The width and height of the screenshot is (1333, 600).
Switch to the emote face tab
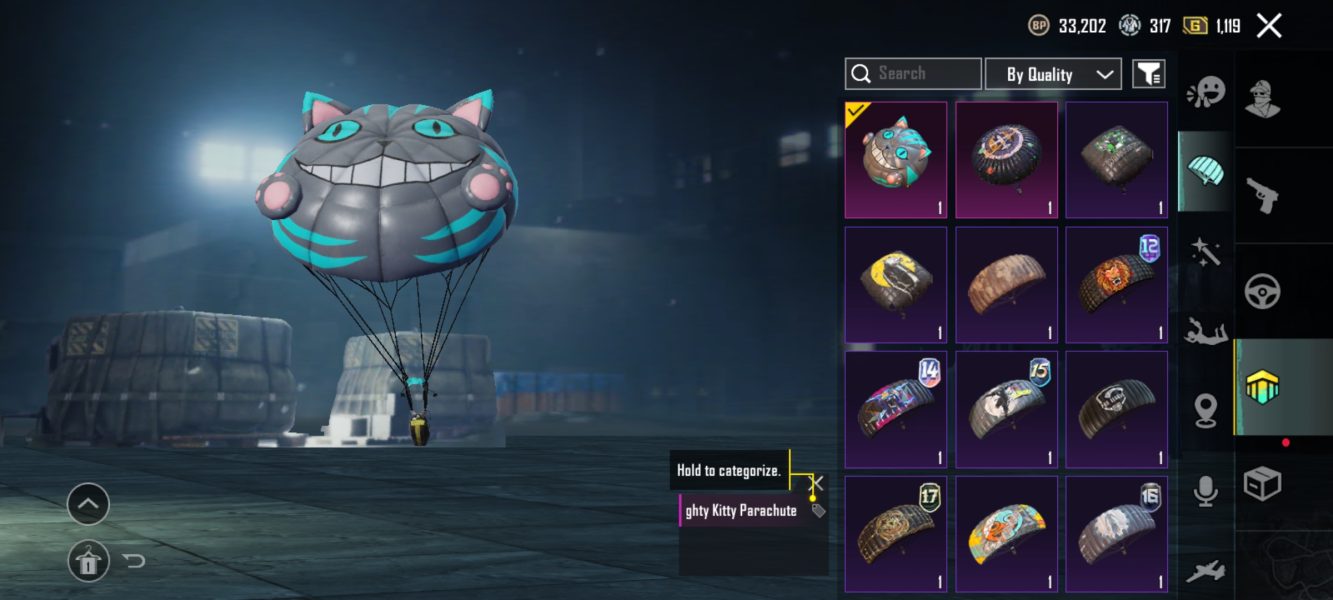click(x=1205, y=93)
